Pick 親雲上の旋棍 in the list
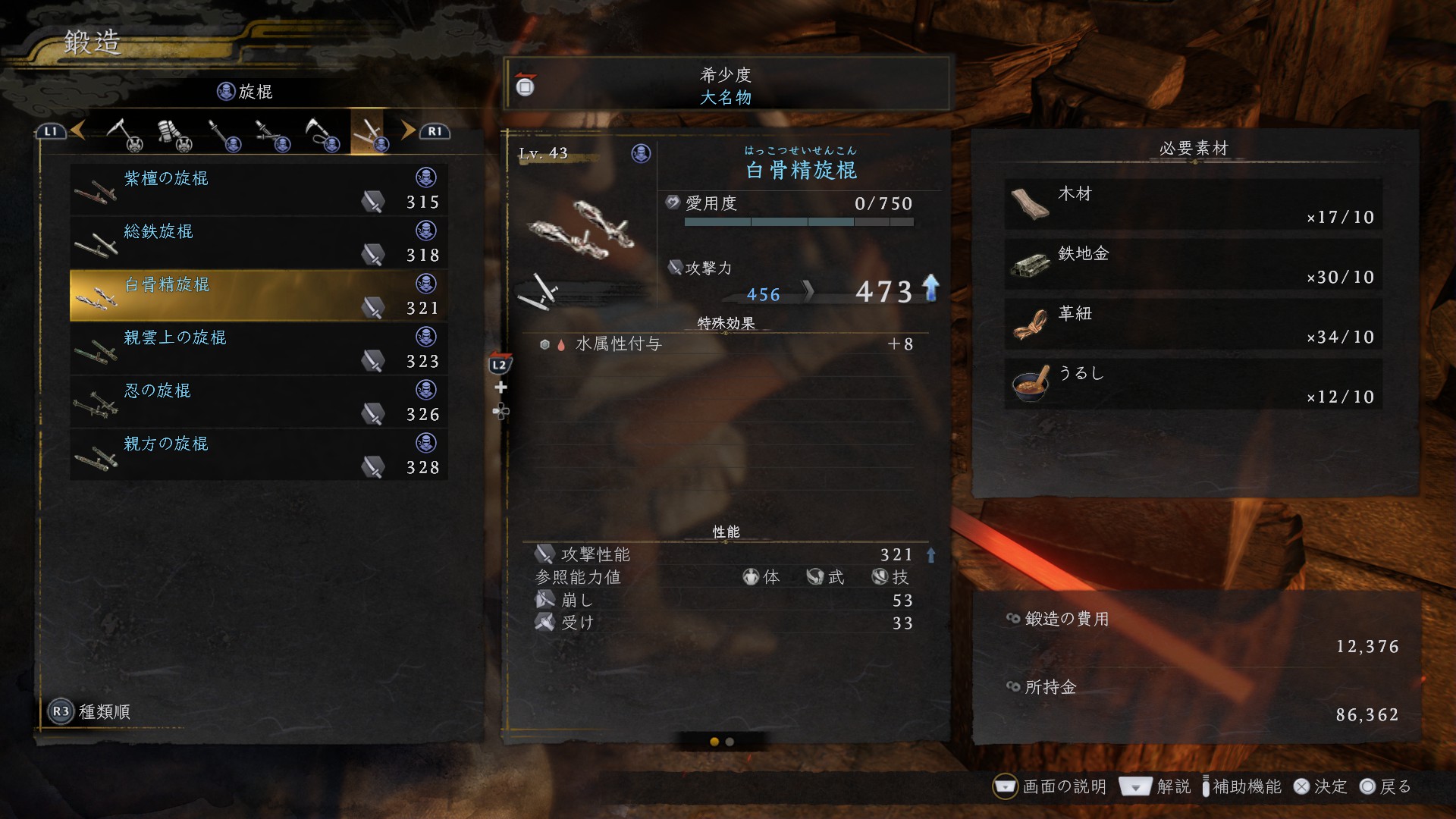The image size is (1456, 819). (258, 349)
